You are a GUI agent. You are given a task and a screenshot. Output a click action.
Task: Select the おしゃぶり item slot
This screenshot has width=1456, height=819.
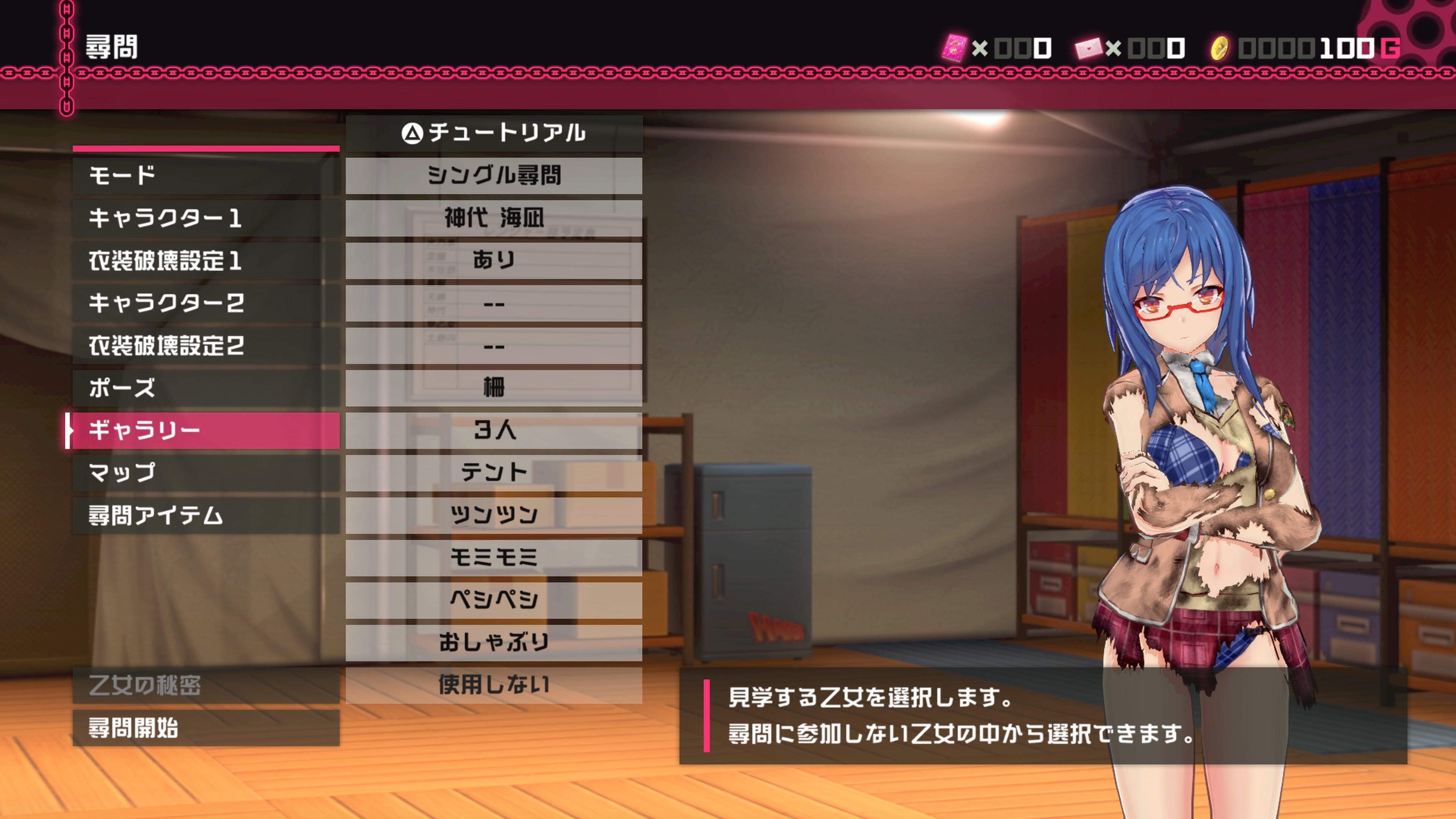pyautogui.click(x=493, y=642)
